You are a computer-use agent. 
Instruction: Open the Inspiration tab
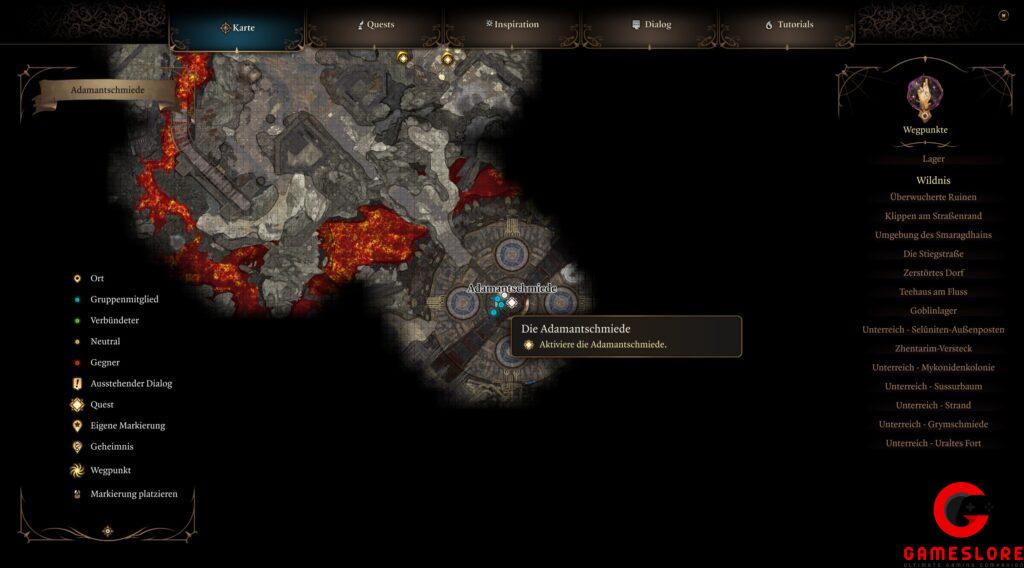pos(511,24)
